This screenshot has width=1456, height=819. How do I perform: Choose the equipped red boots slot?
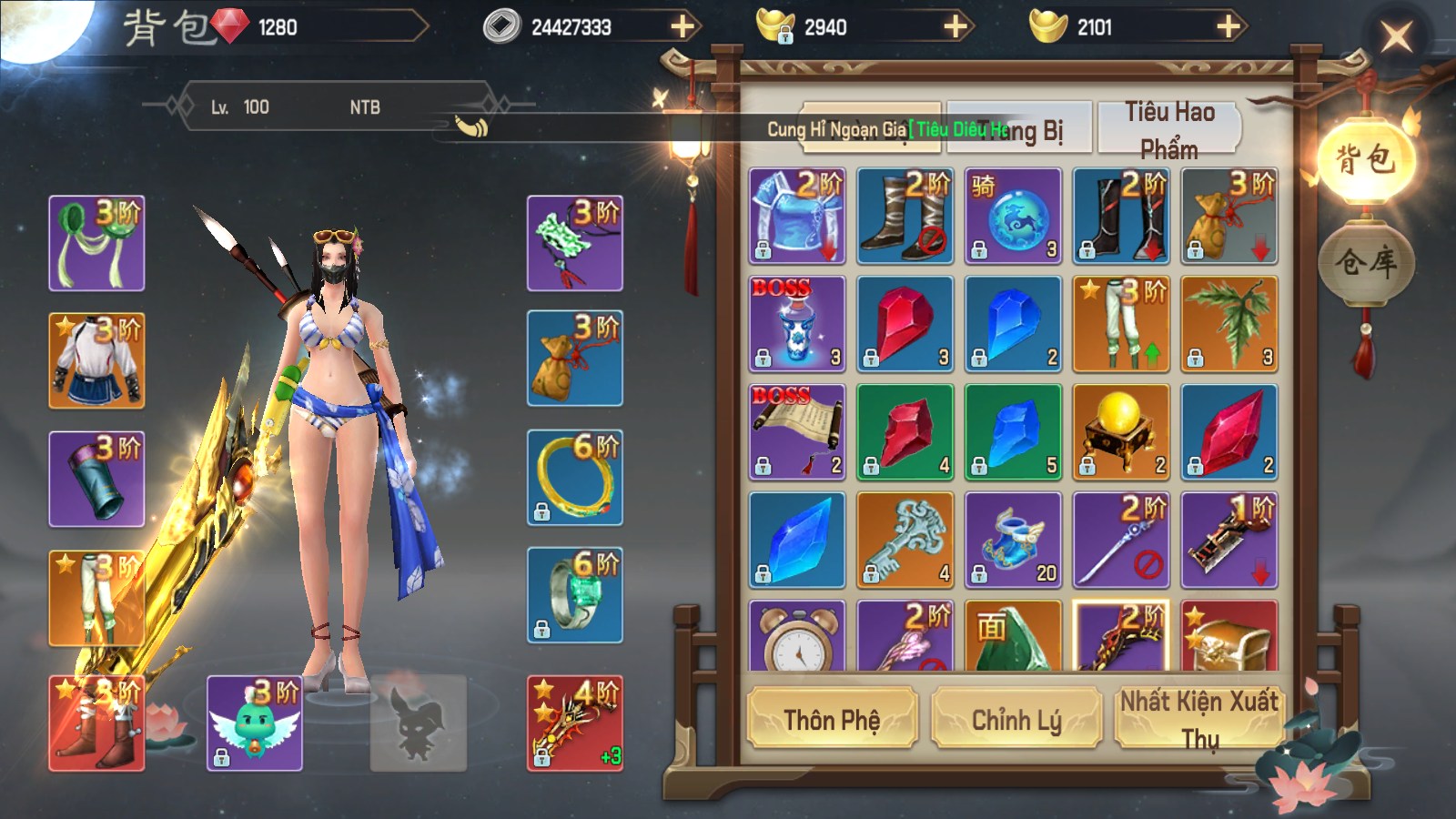96,723
